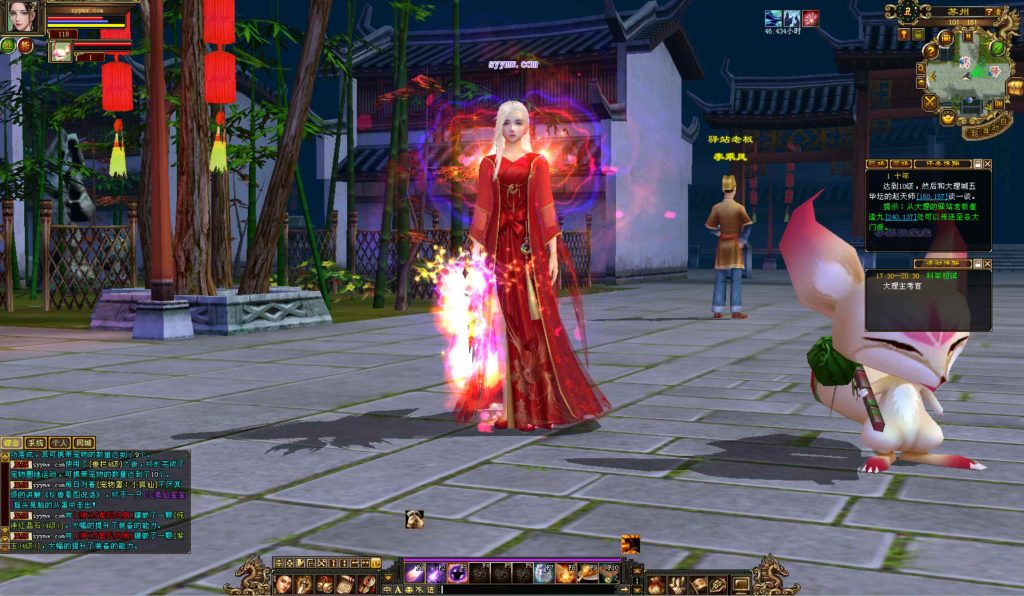Viewport: 1024px width, 596px height.
Task: Open the monitor-shaped system menu icon
Action: (x=741, y=584)
